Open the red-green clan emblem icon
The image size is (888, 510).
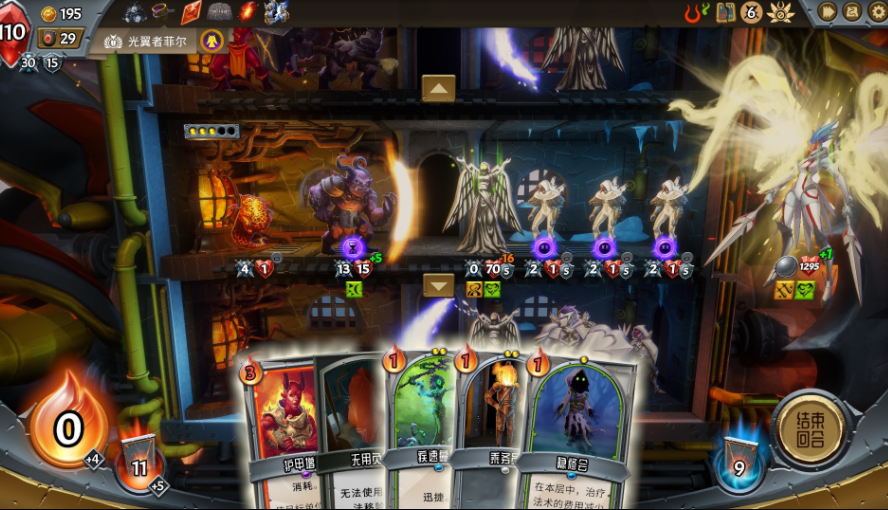pos(696,12)
